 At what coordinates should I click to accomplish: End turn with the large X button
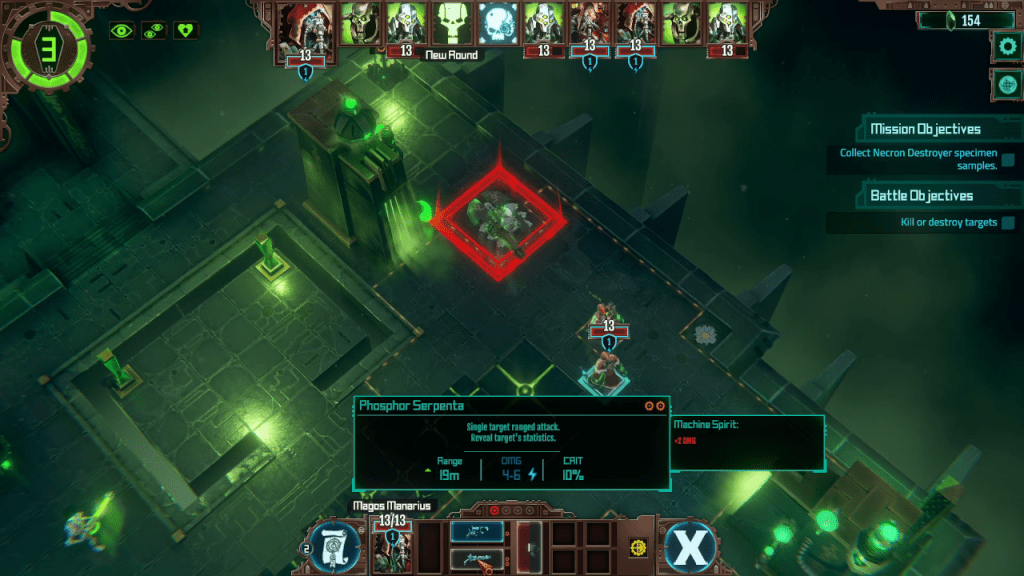[690, 546]
